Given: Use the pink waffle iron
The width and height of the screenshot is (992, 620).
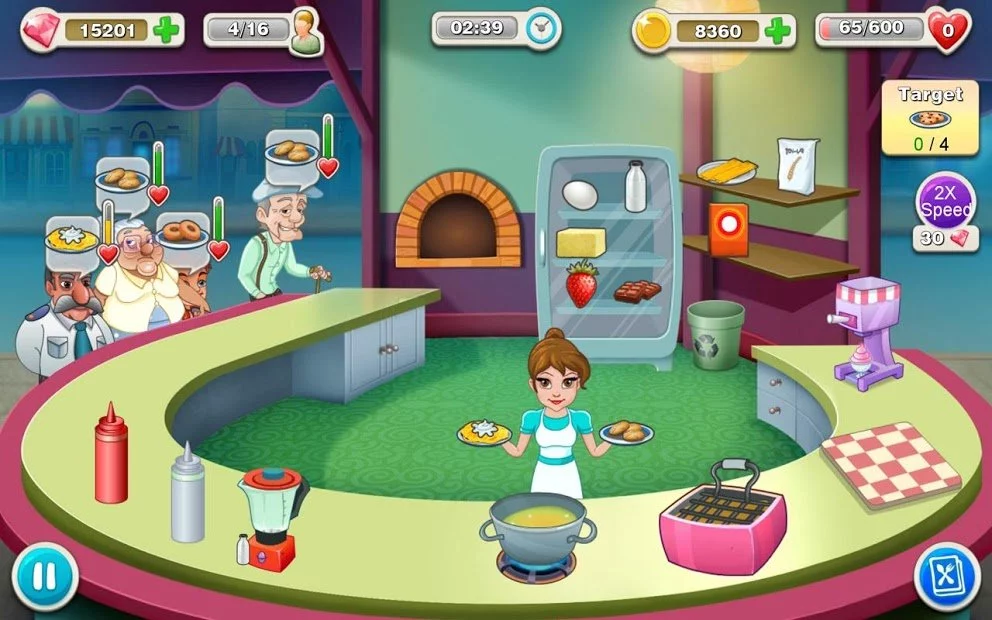Looking at the screenshot, I should click(x=722, y=521).
